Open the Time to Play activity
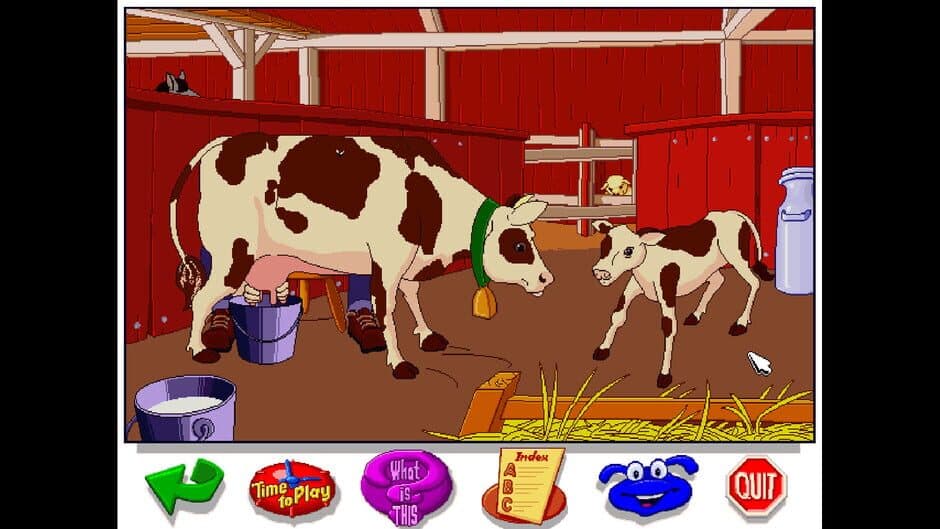This screenshot has width=940, height=529. pos(291,487)
